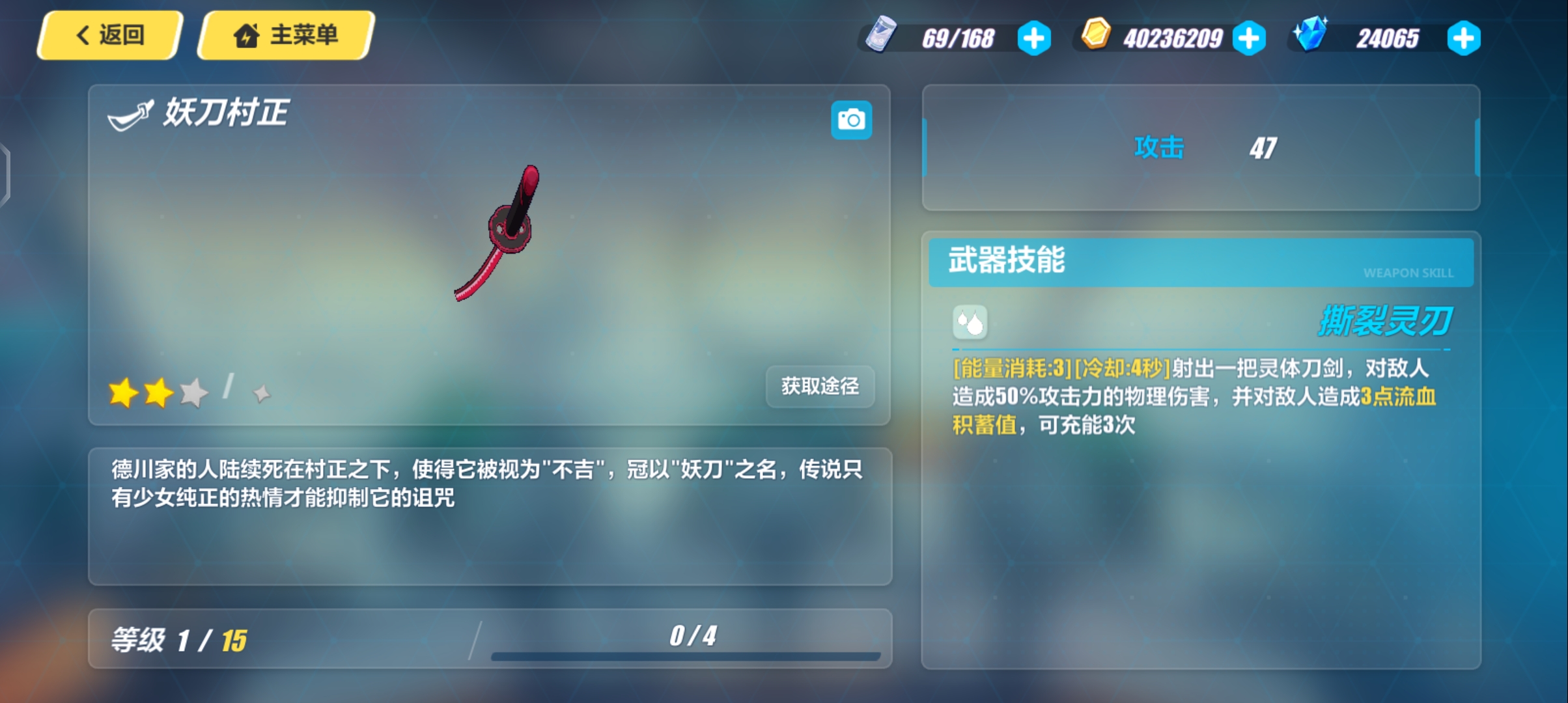
Task: Open the 主菜单 main menu
Action: 287,35
